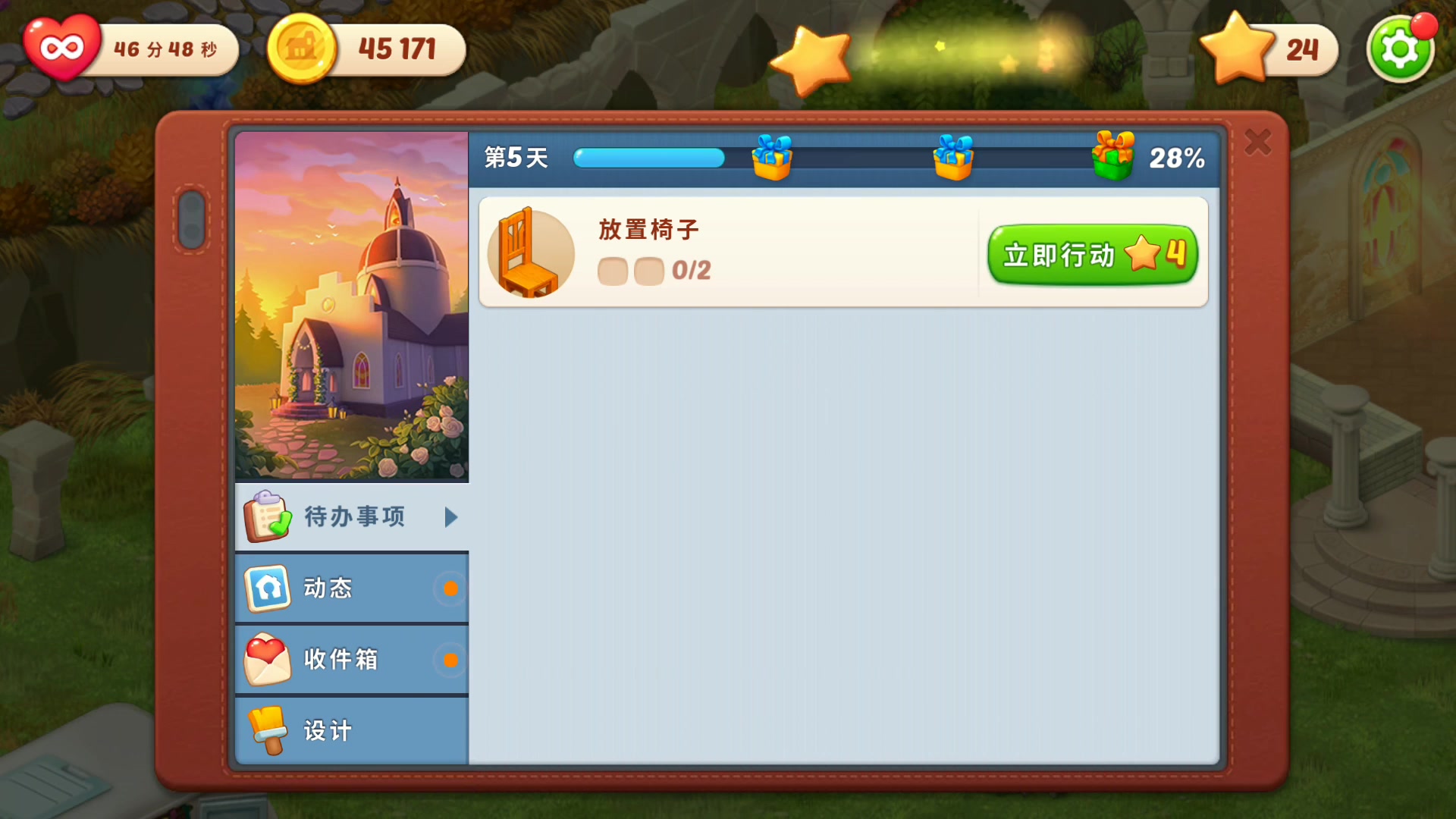
Task: Select the 设计 paintbrush icon
Action: pos(267,730)
